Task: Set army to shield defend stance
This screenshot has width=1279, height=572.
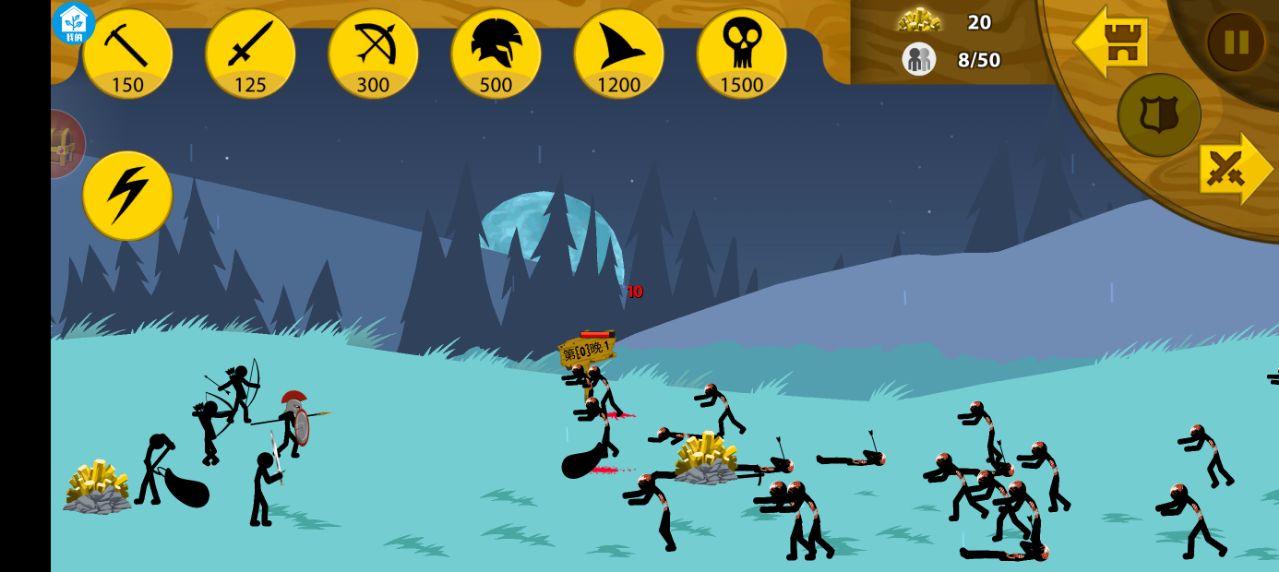Action: pos(1159,115)
